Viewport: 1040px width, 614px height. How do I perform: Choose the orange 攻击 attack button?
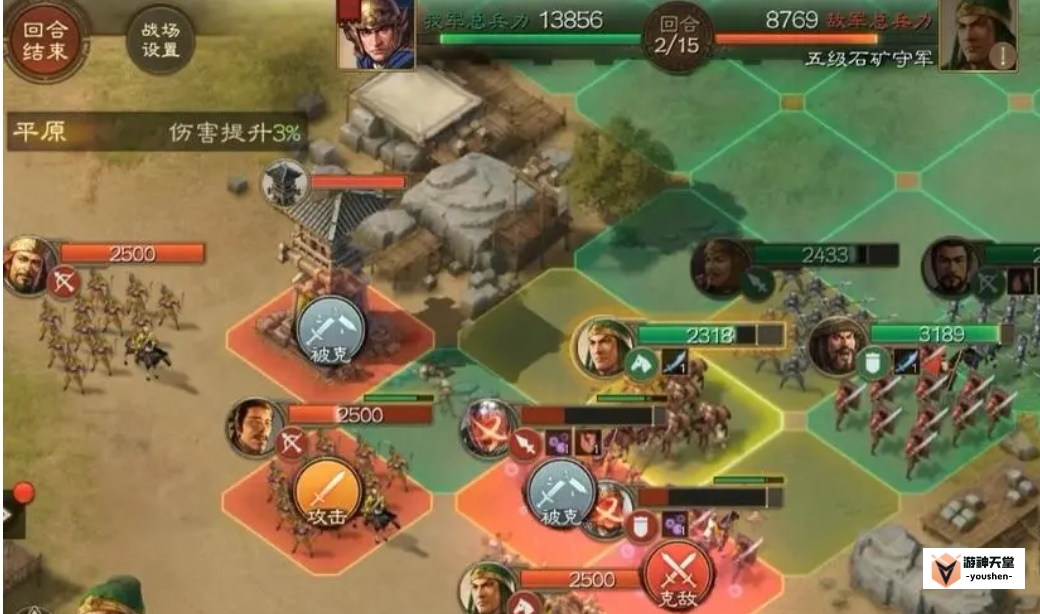pyautogui.click(x=326, y=496)
